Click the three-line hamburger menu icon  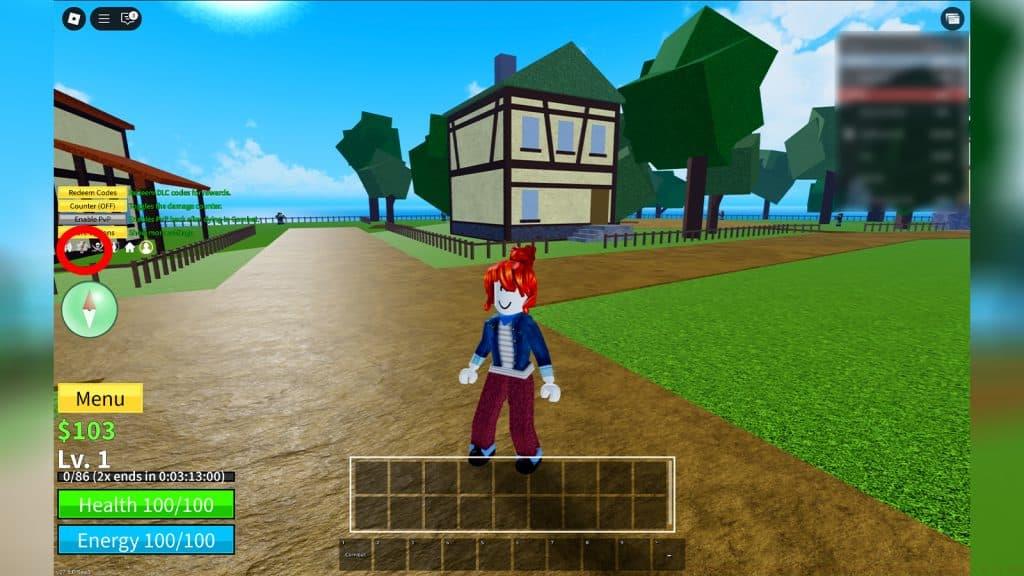pyautogui.click(x=104, y=18)
